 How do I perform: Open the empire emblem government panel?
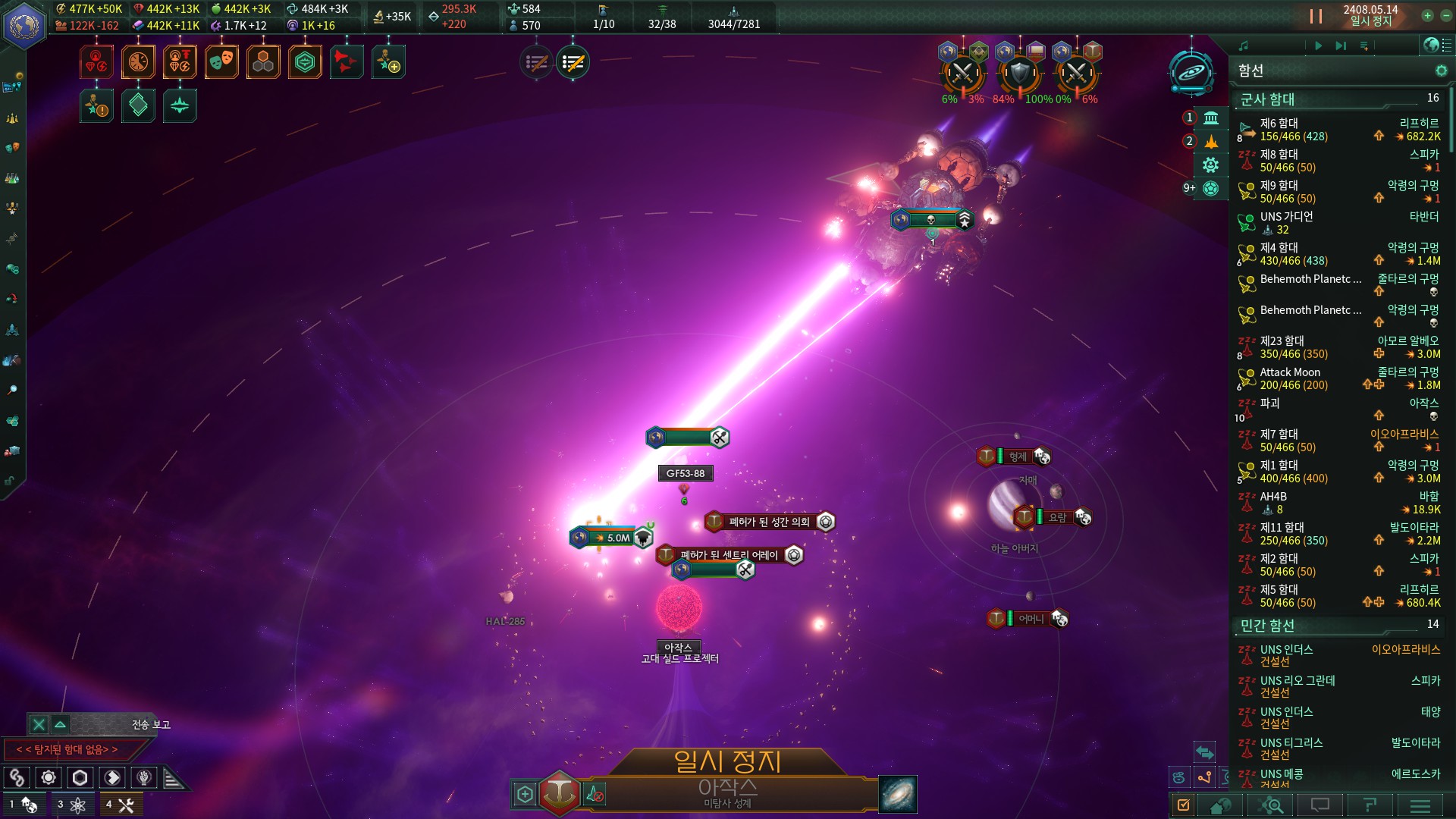point(24,25)
